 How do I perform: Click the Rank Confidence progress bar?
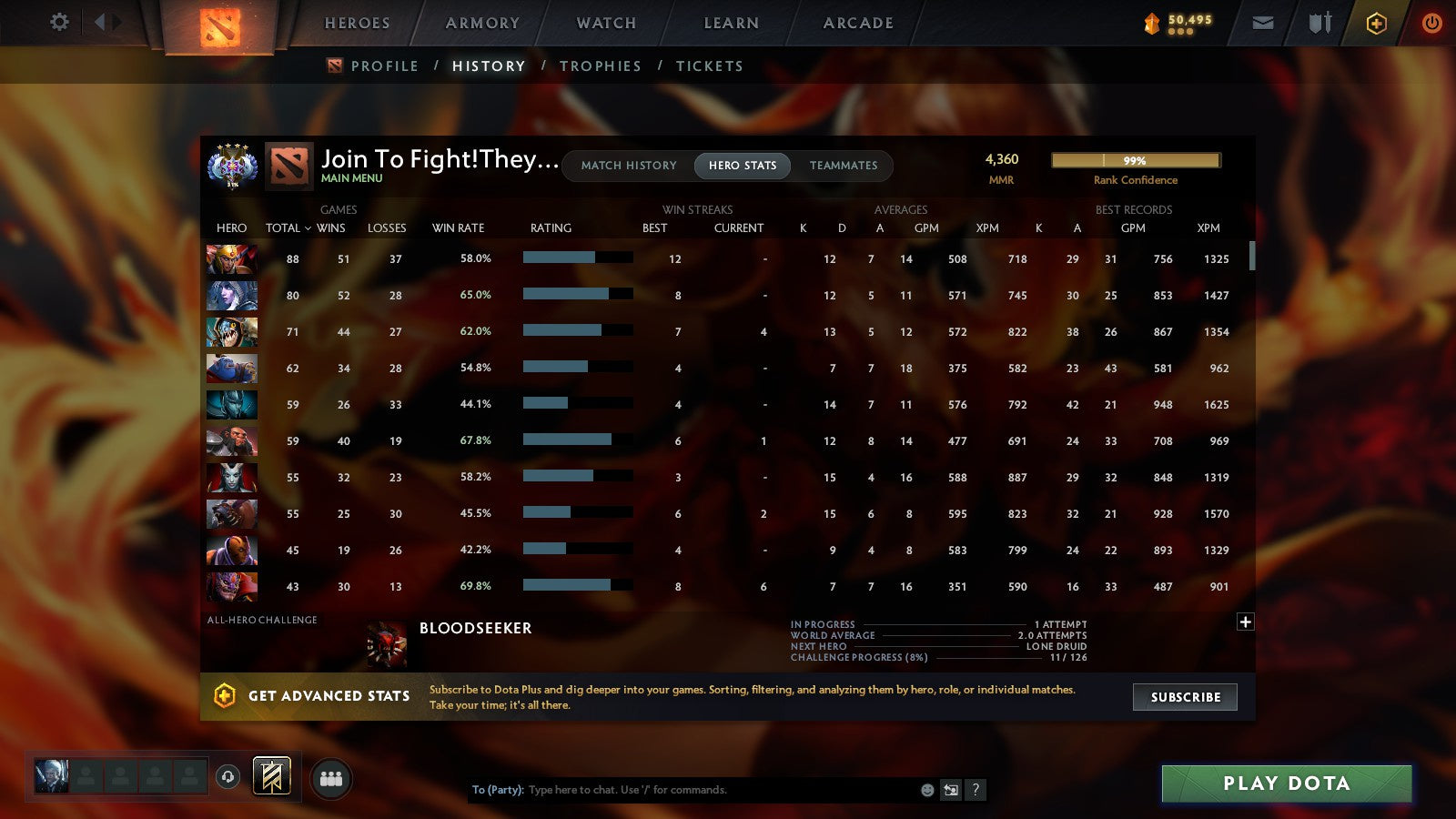pyautogui.click(x=1136, y=160)
